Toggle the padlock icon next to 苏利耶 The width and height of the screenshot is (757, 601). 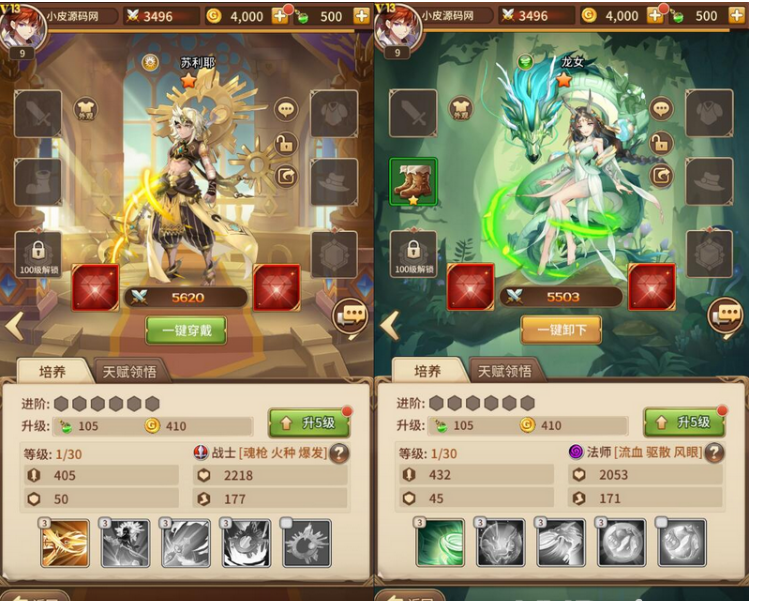click(x=286, y=144)
